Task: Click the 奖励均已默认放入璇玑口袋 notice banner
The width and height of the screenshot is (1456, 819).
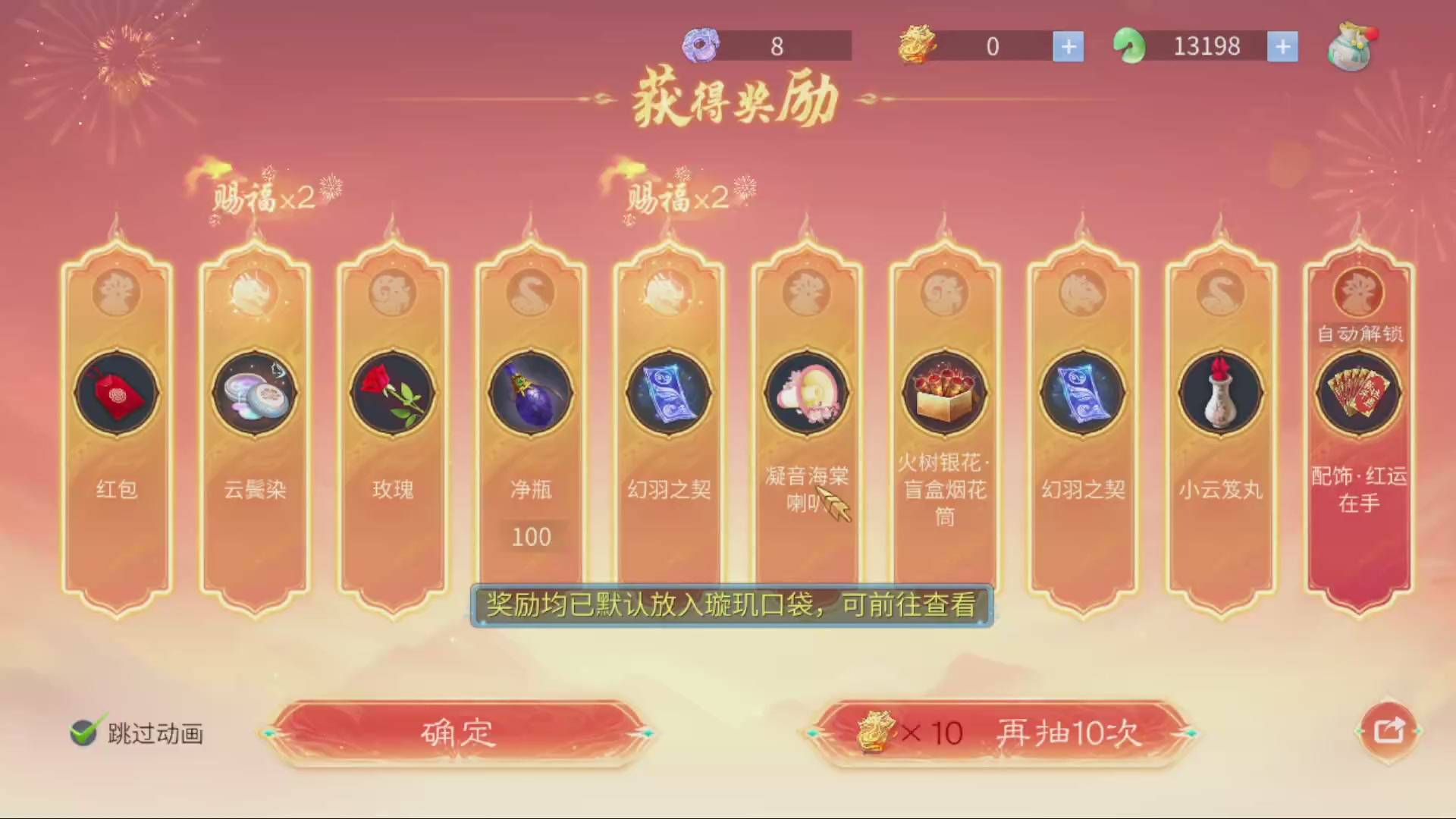Action: (730, 606)
